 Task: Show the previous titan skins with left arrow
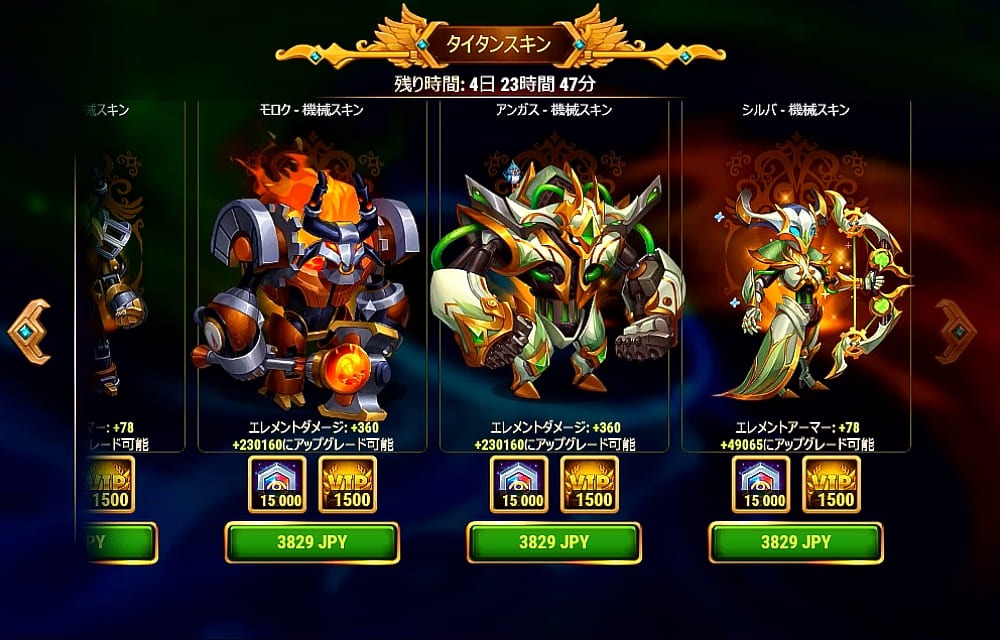(x=29, y=331)
